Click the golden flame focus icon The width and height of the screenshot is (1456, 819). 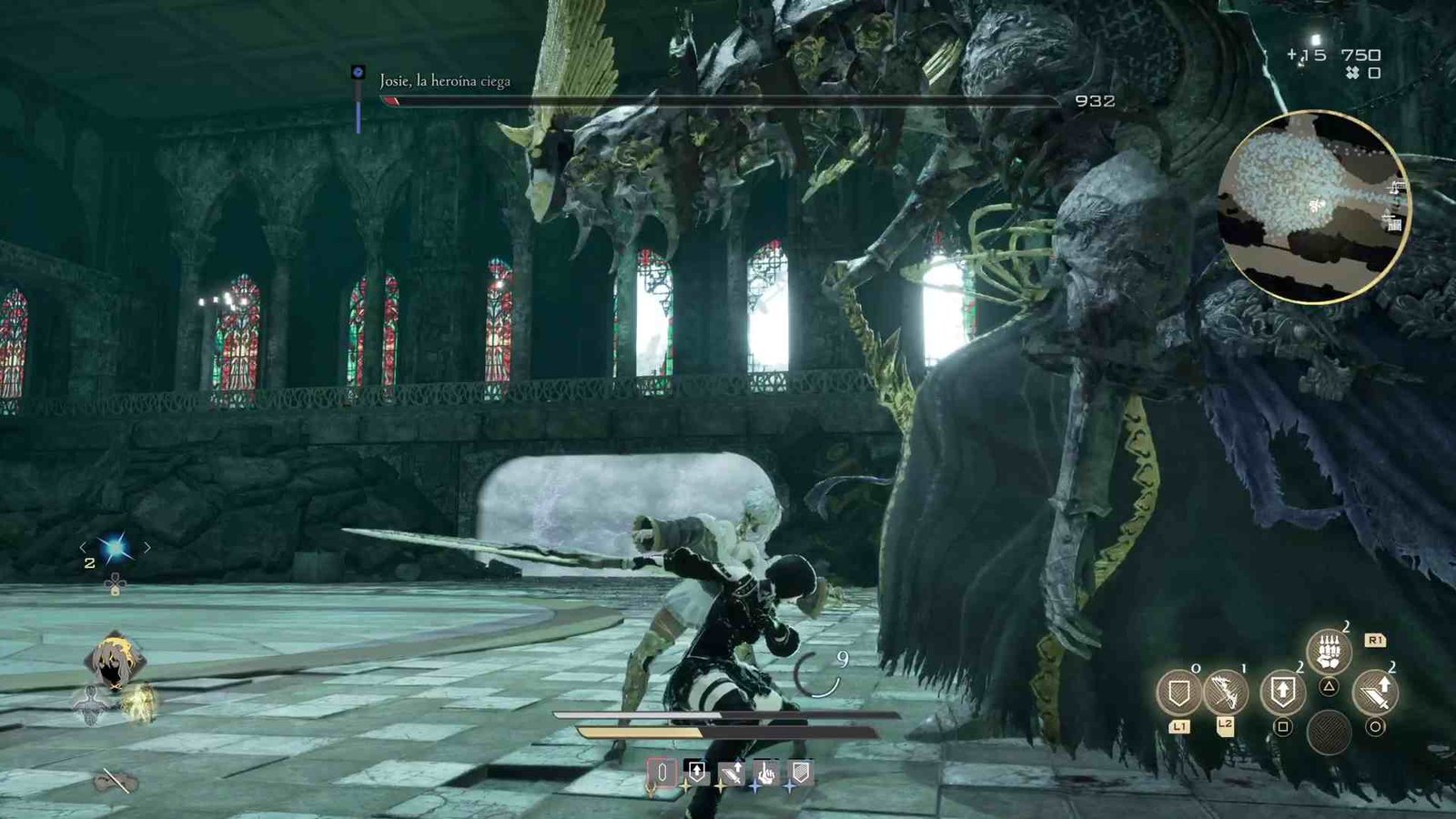140,706
